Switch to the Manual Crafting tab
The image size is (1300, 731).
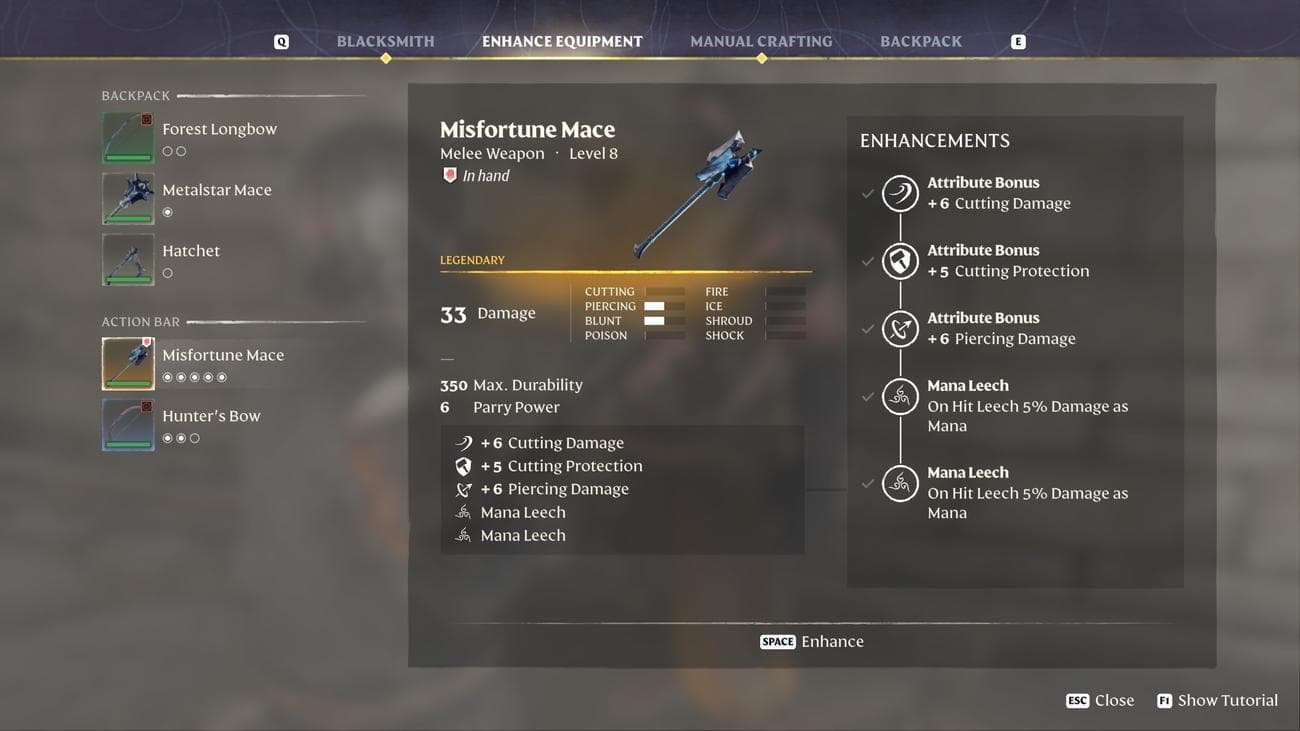coord(761,42)
